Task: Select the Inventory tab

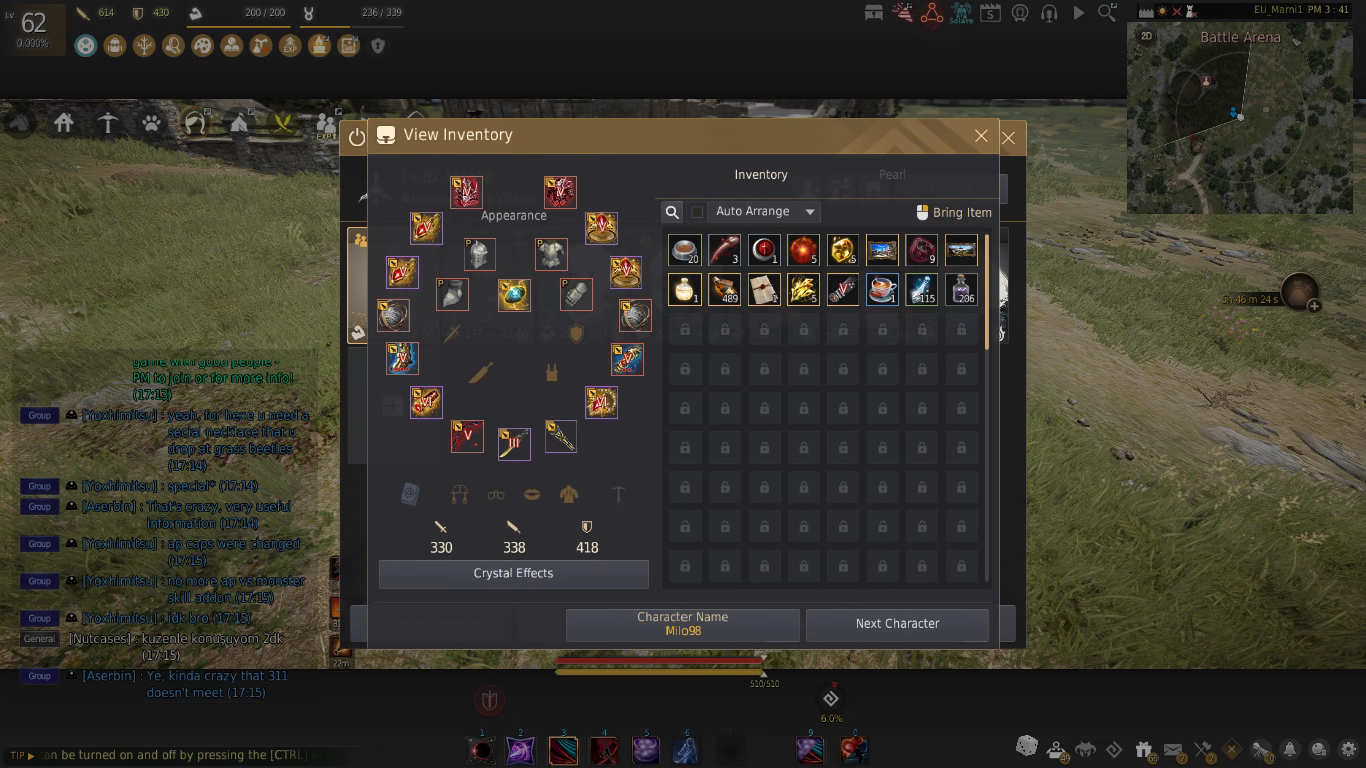Action: tap(761, 175)
